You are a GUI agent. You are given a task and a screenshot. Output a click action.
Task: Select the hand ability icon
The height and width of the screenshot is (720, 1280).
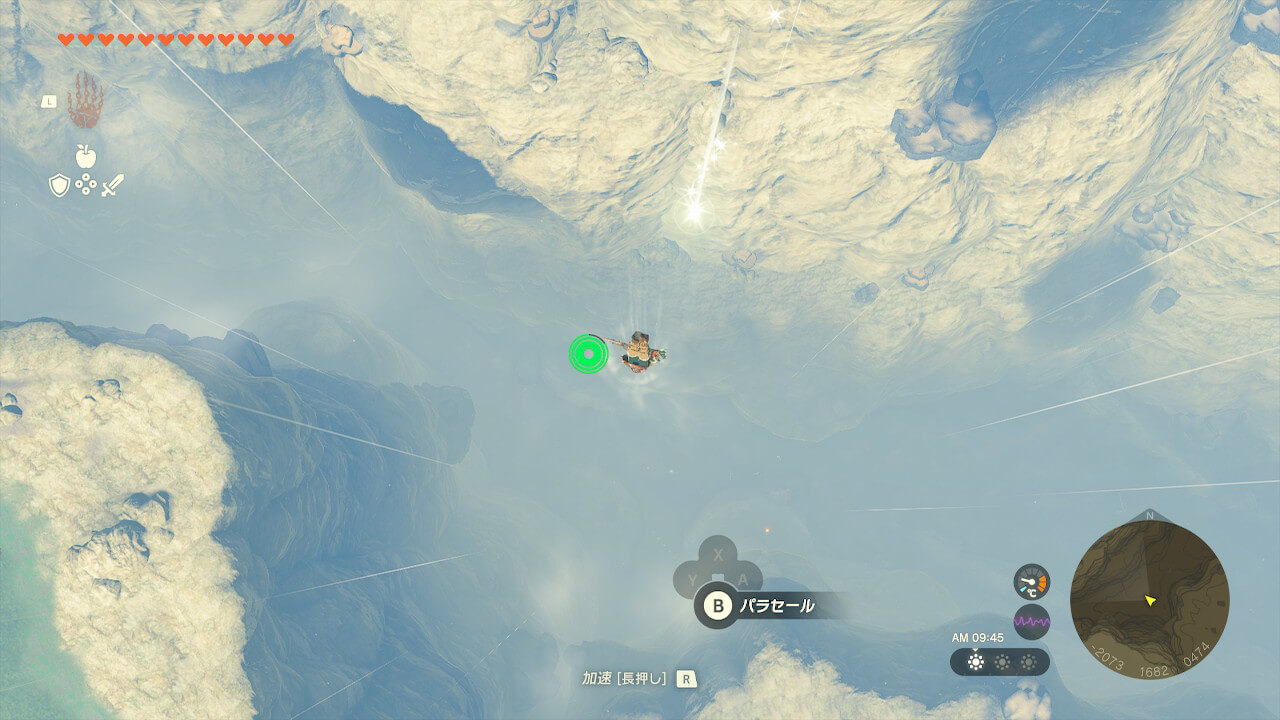[85, 100]
